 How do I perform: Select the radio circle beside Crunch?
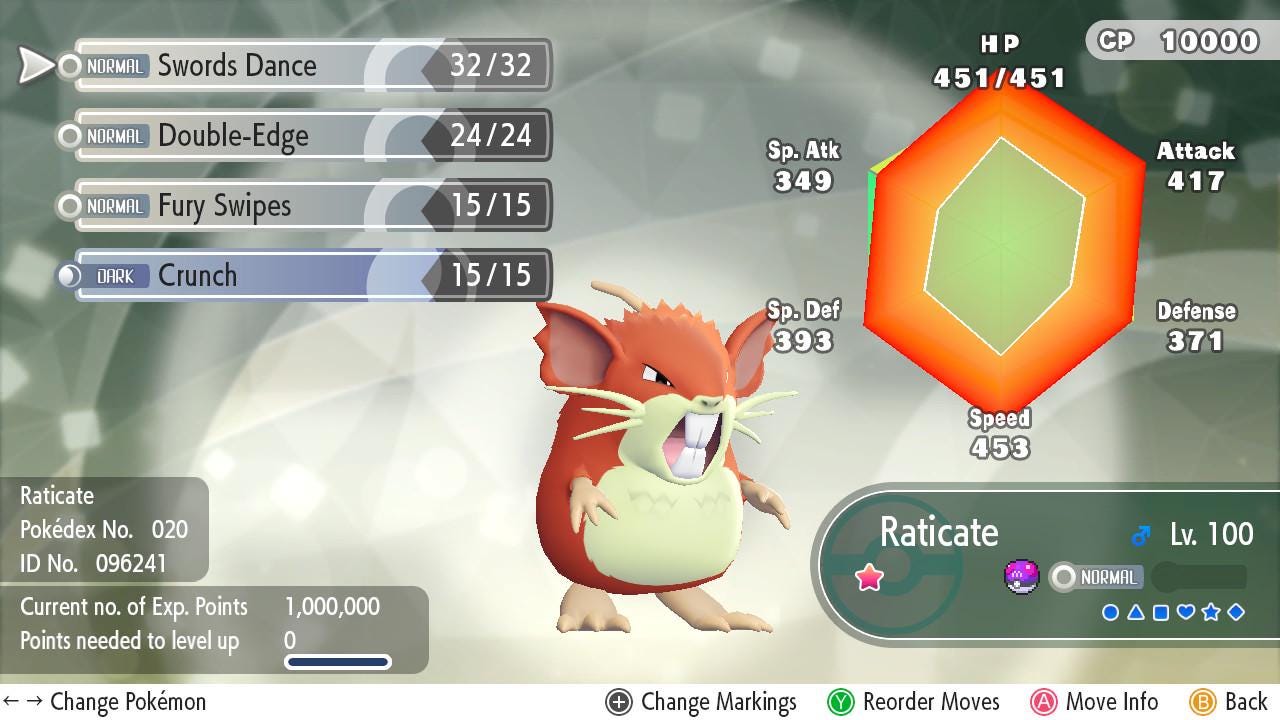click(x=67, y=275)
